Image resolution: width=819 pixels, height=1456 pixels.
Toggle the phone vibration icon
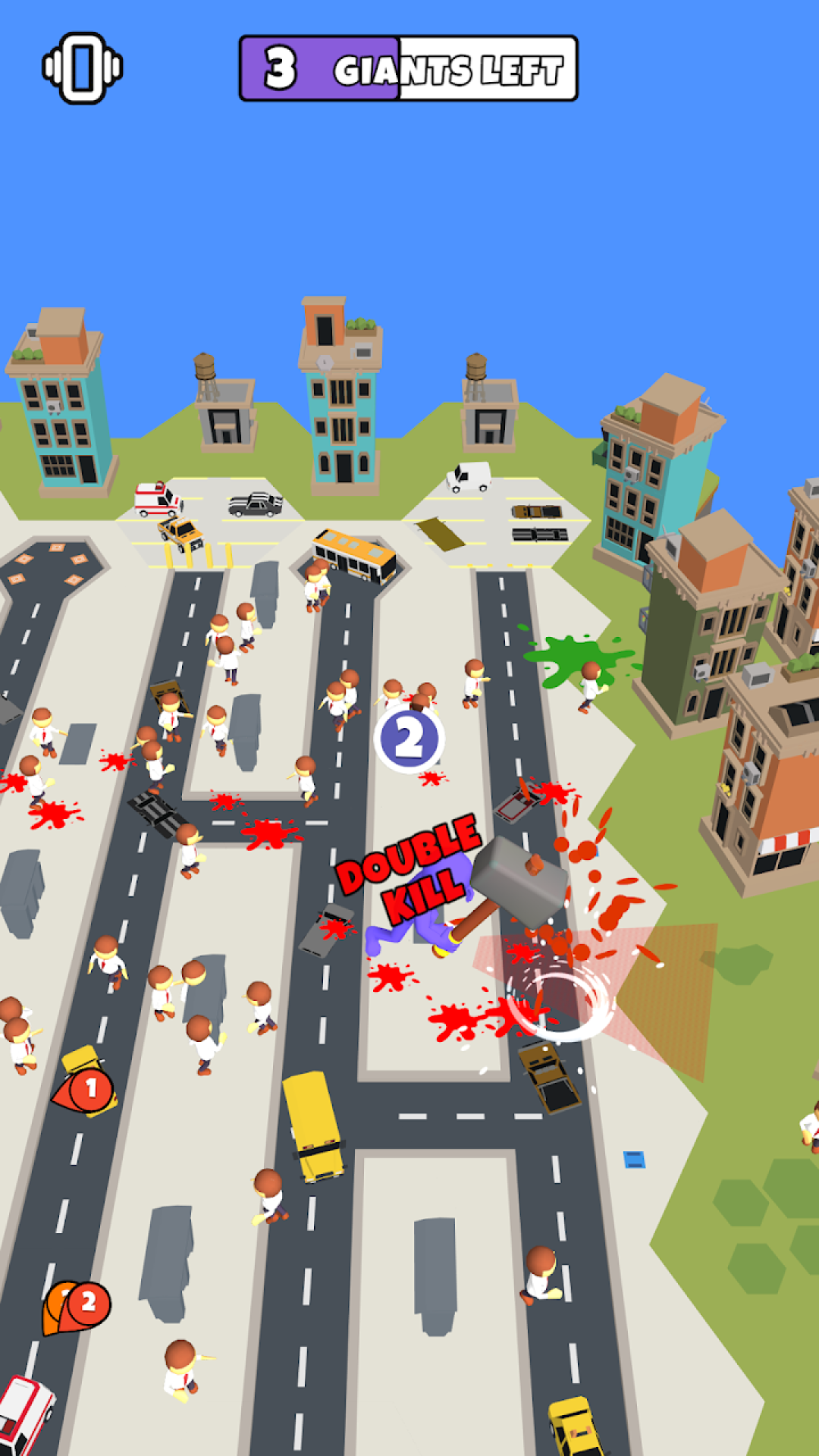pos(82,68)
